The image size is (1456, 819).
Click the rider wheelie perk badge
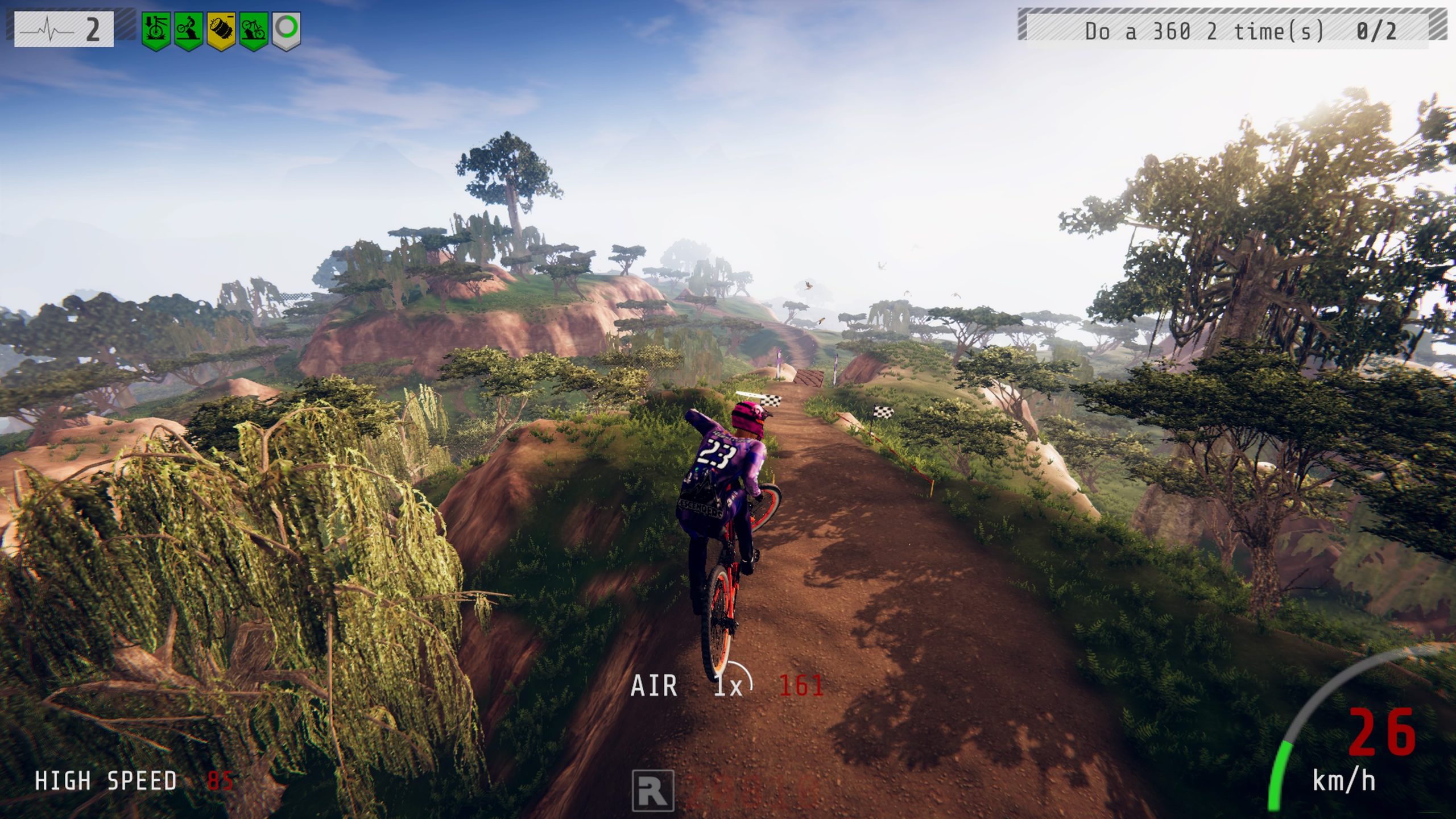(188, 30)
